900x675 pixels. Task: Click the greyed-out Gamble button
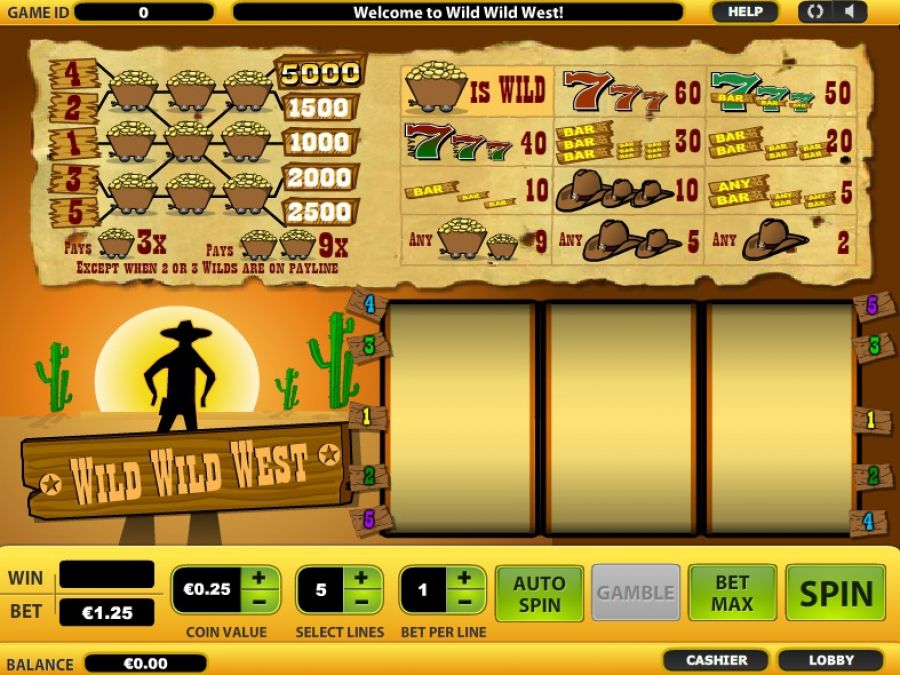(x=635, y=592)
